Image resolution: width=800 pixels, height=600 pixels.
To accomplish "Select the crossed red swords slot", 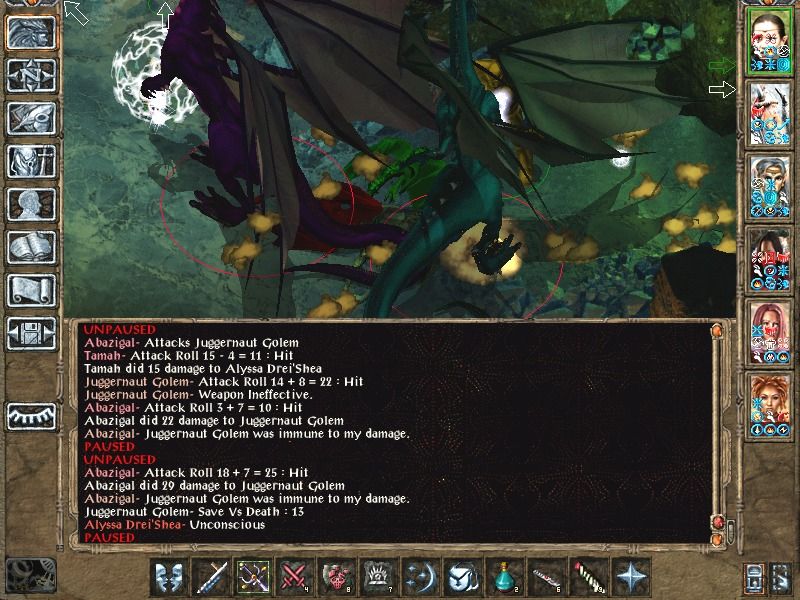I will tap(293, 578).
